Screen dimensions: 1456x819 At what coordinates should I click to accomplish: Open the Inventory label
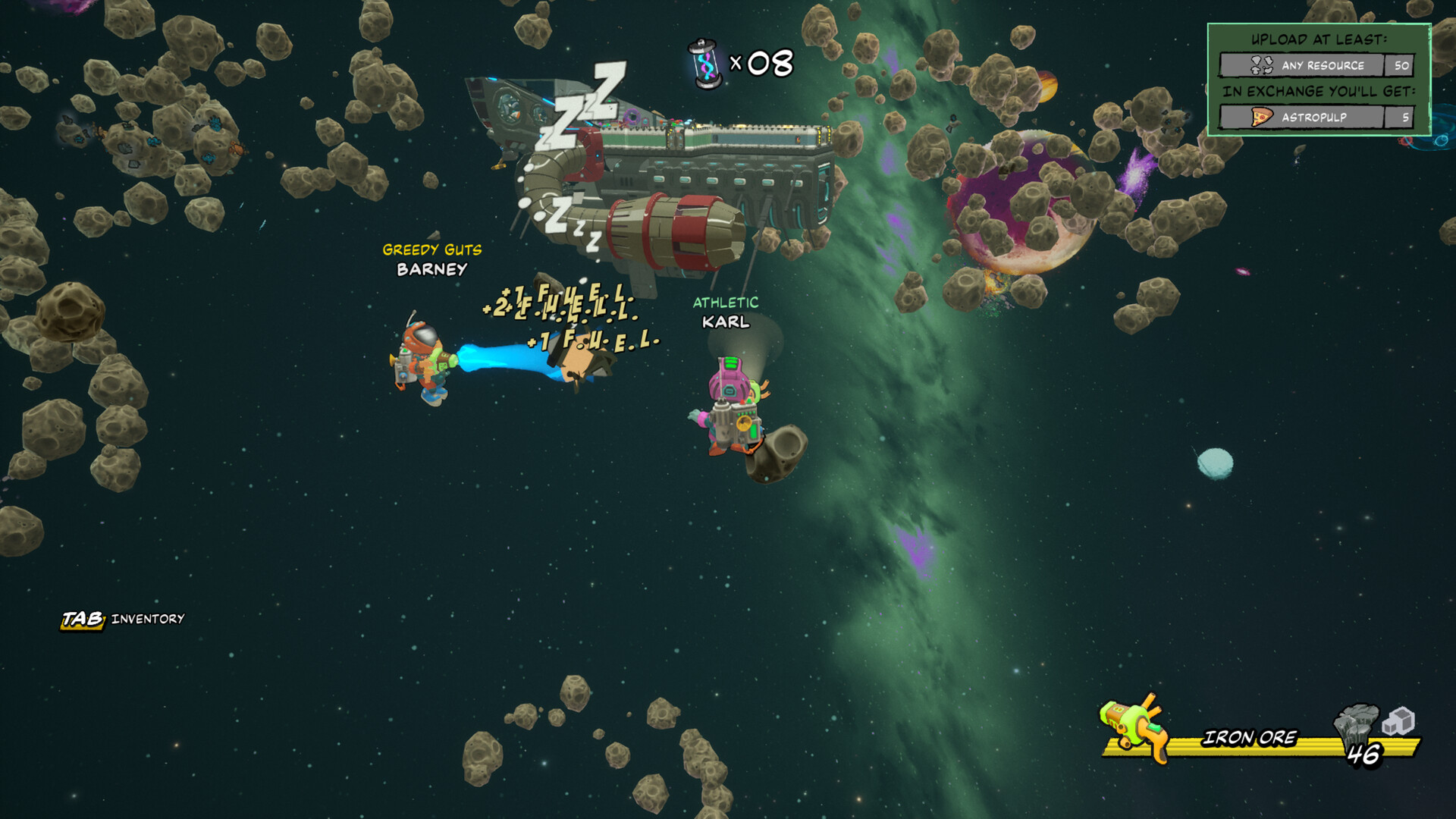[147, 619]
